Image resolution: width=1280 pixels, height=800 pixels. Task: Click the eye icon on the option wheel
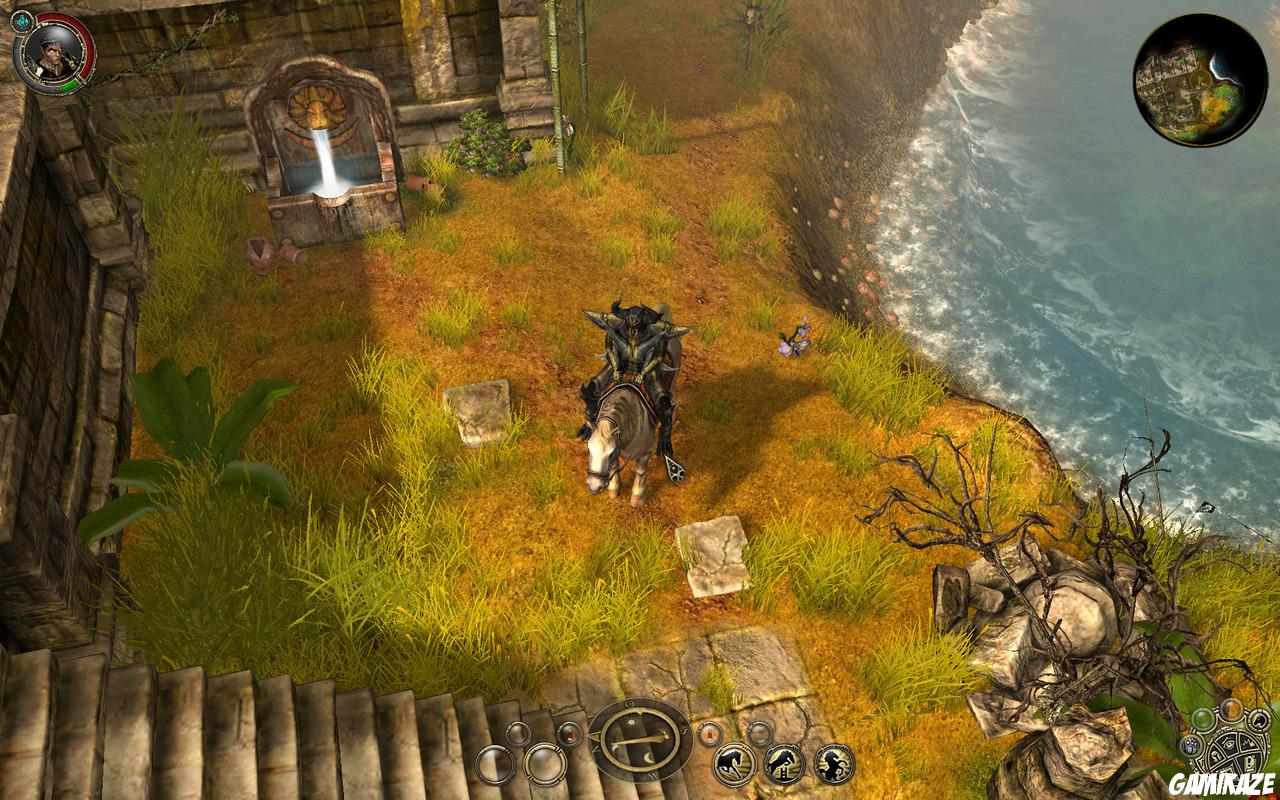[1229, 743]
